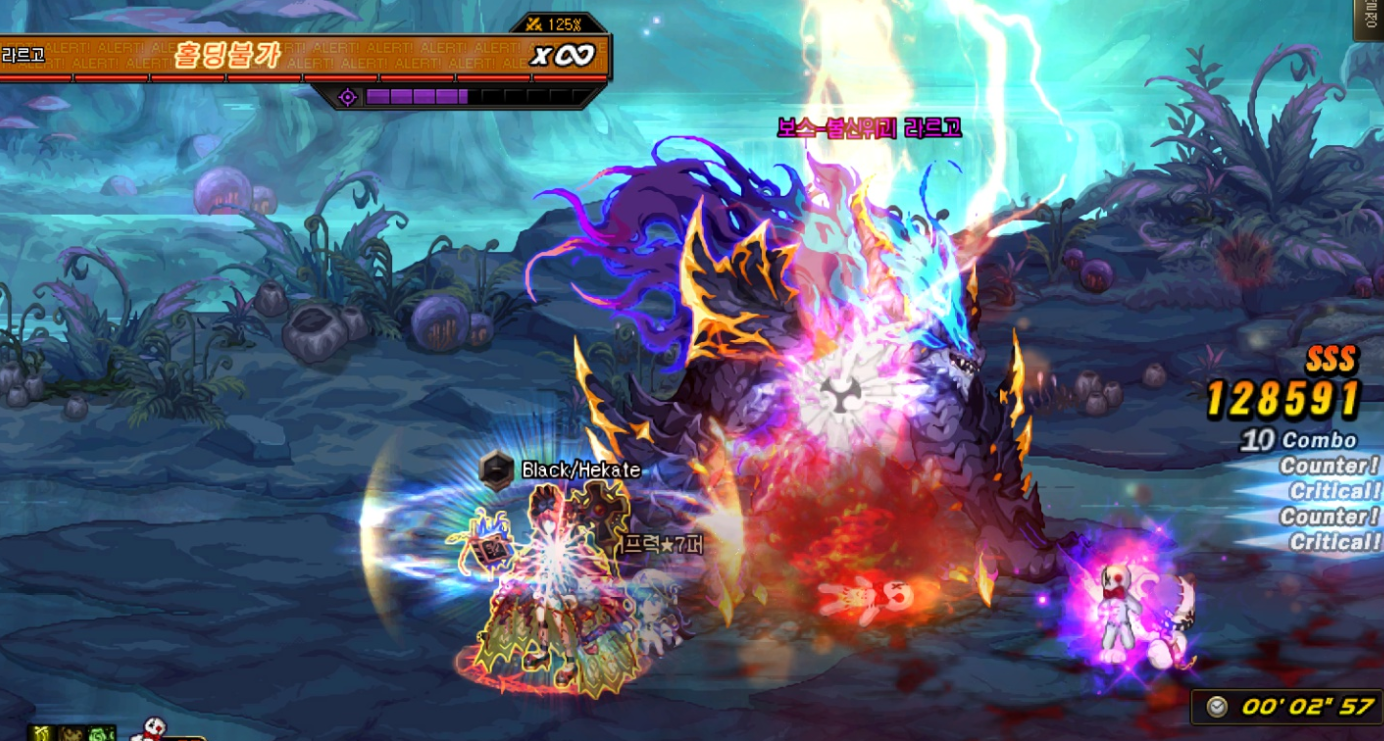The height and width of the screenshot is (741, 1384).
Task: Select the brown creature buff icon
Action: tap(72, 734)
